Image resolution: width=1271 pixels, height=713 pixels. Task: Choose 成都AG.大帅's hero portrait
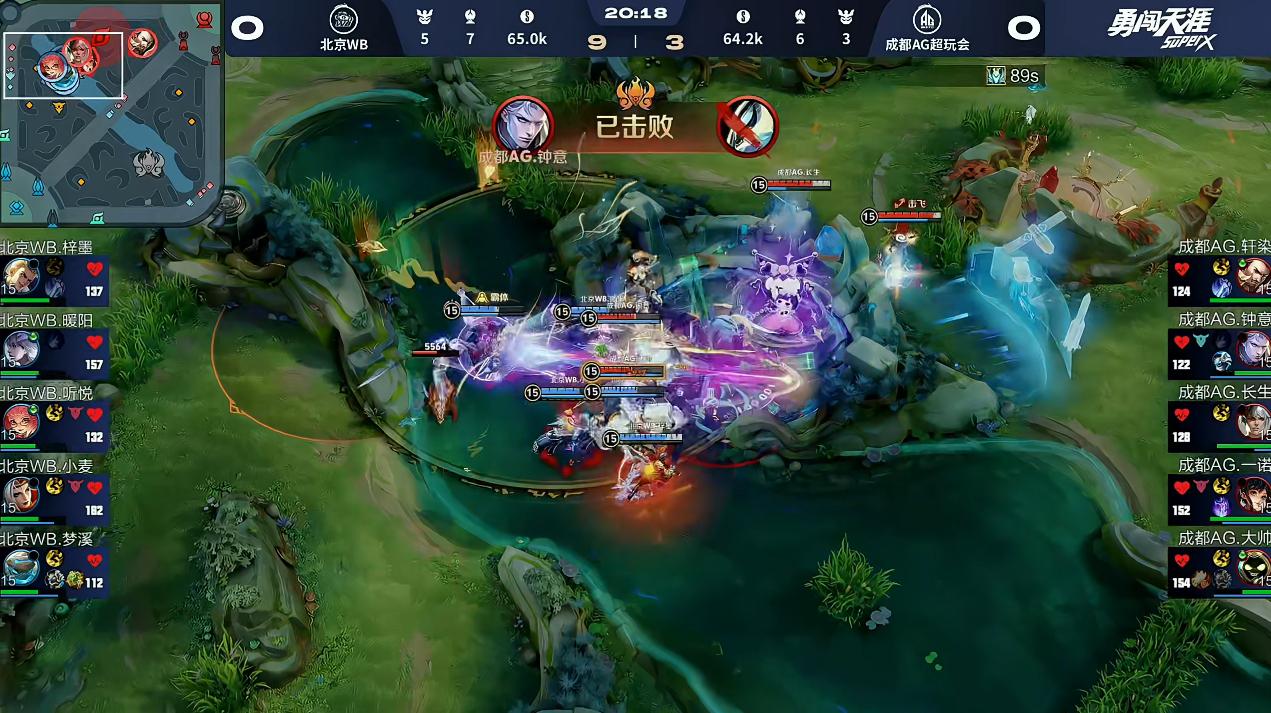1252,568
